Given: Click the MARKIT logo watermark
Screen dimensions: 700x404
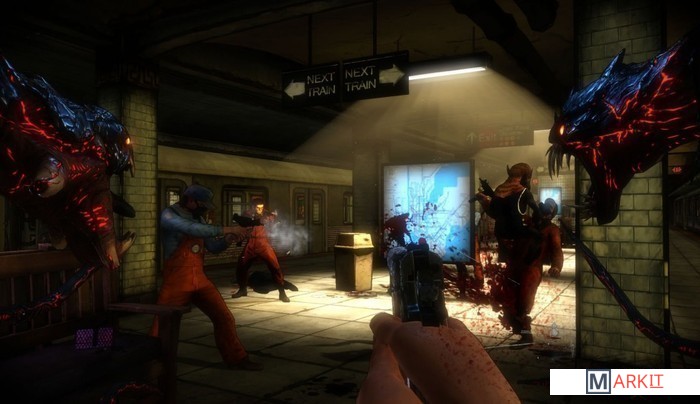Looking at the screenshot, I should coord(625,382).
